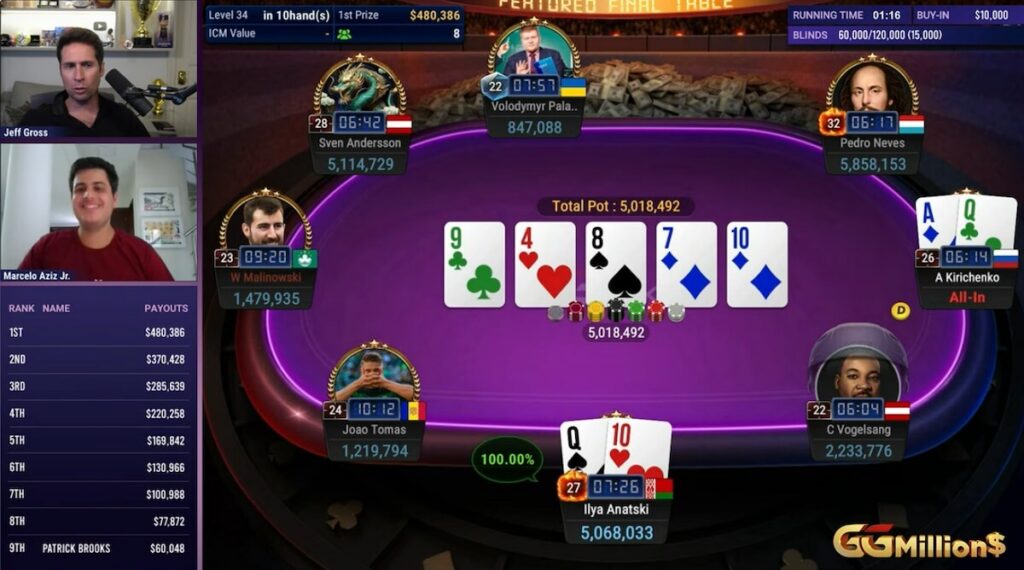This screenshot has width=1024, height=570.
Task: Pick the ten of diamonds board card
Action: 757,264
